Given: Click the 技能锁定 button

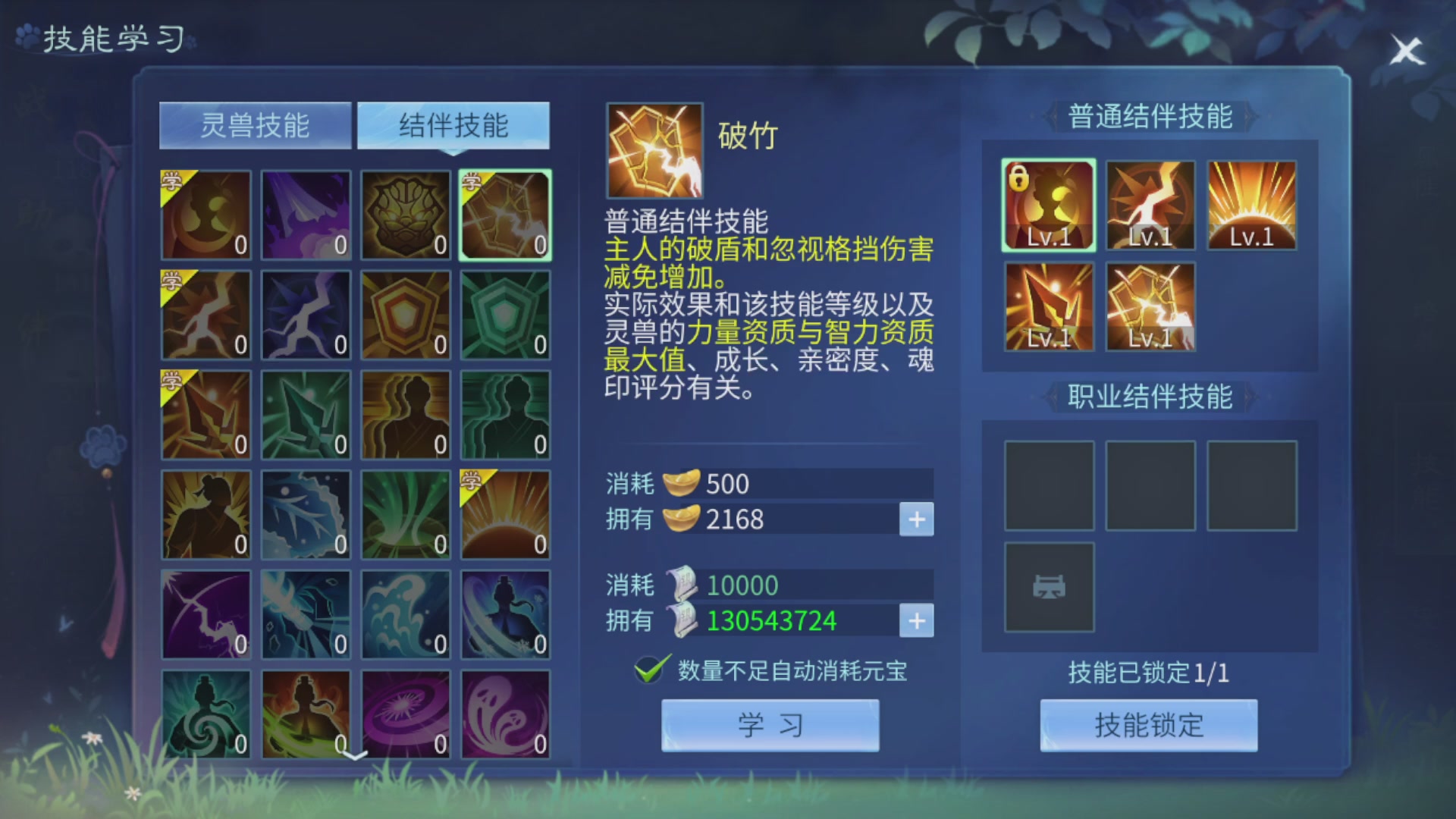Looking at the screenshot, I should pyautogui.click(x=1148, y=726).
